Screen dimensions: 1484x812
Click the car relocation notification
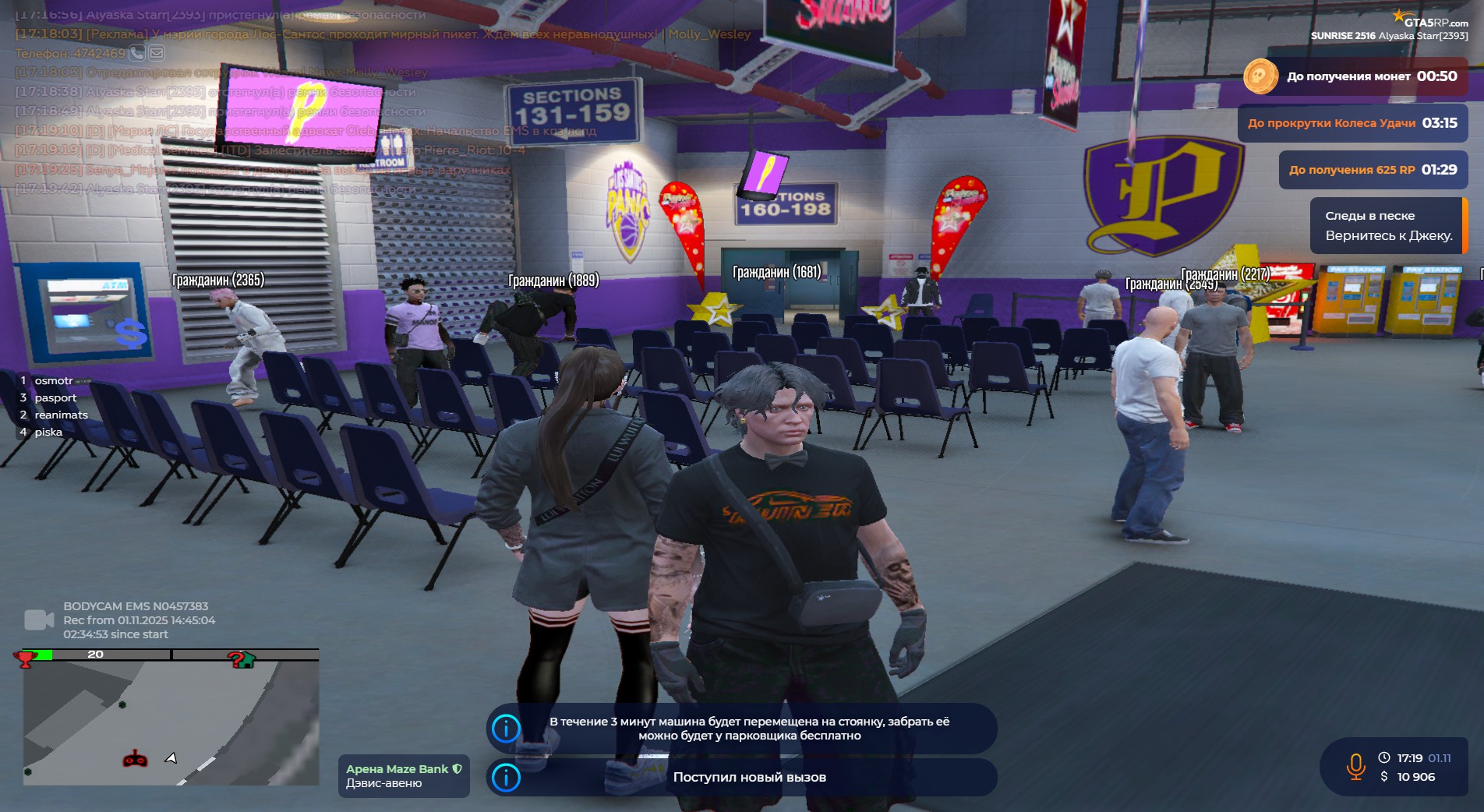[742, 729]
